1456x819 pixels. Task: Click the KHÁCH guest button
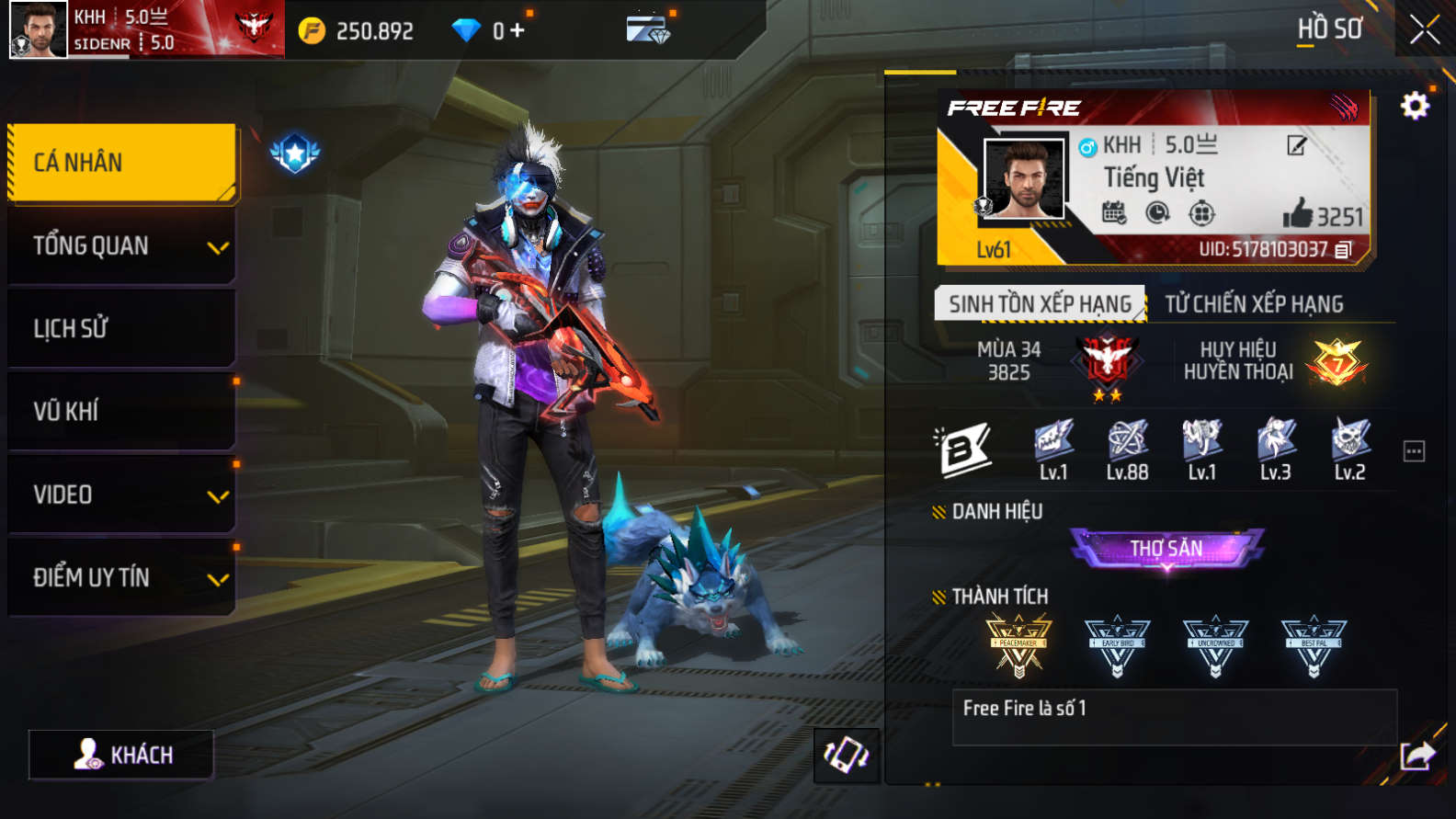(121, 755)
